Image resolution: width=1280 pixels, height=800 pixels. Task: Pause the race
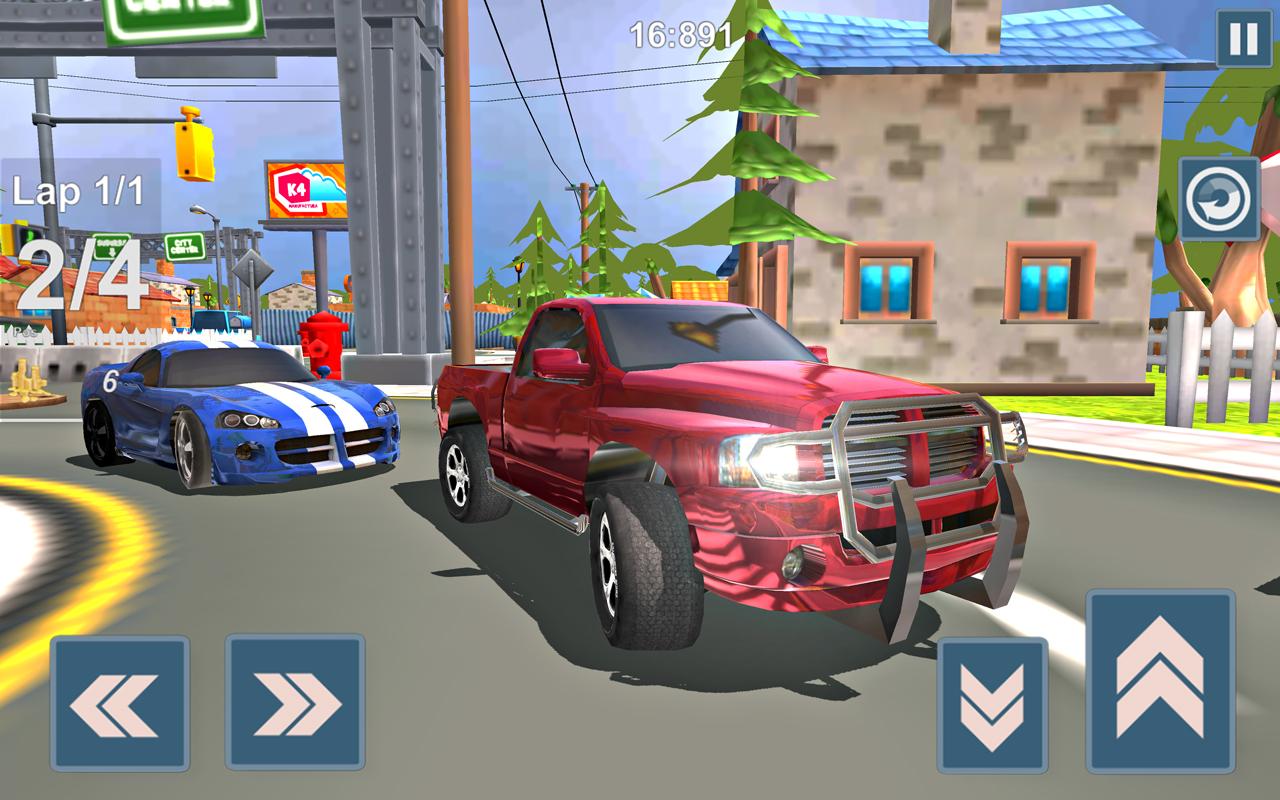click(x=1243, y=39)
